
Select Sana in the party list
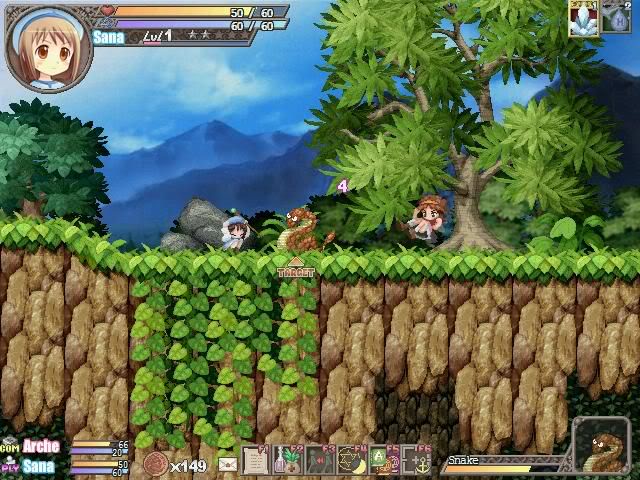[39, 465]
